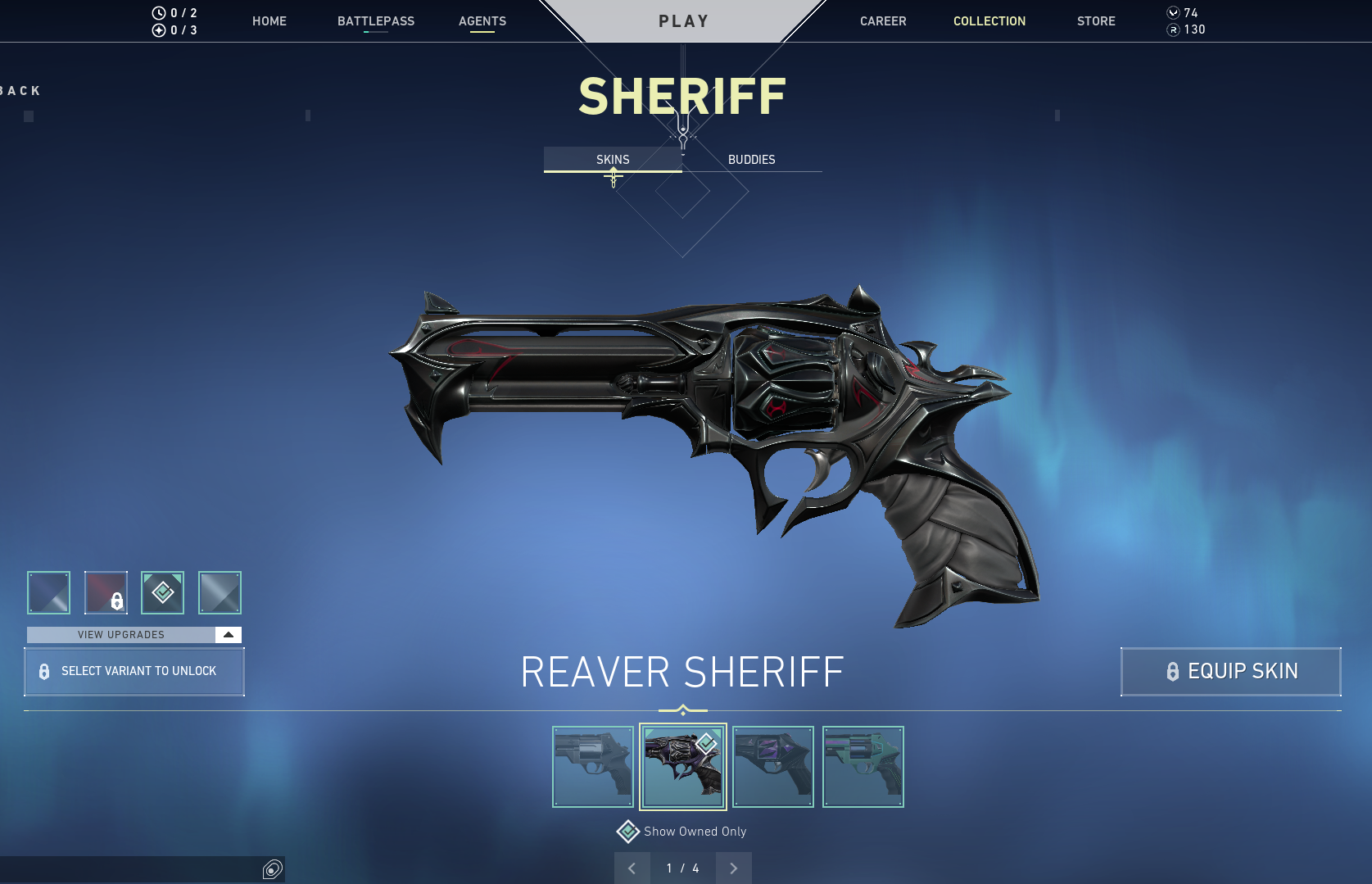Viewport: 1372px width, 884px height.
Task: Collapse the VIEW UPGRADES panel with the arrow
Action: tap(228, 634)
